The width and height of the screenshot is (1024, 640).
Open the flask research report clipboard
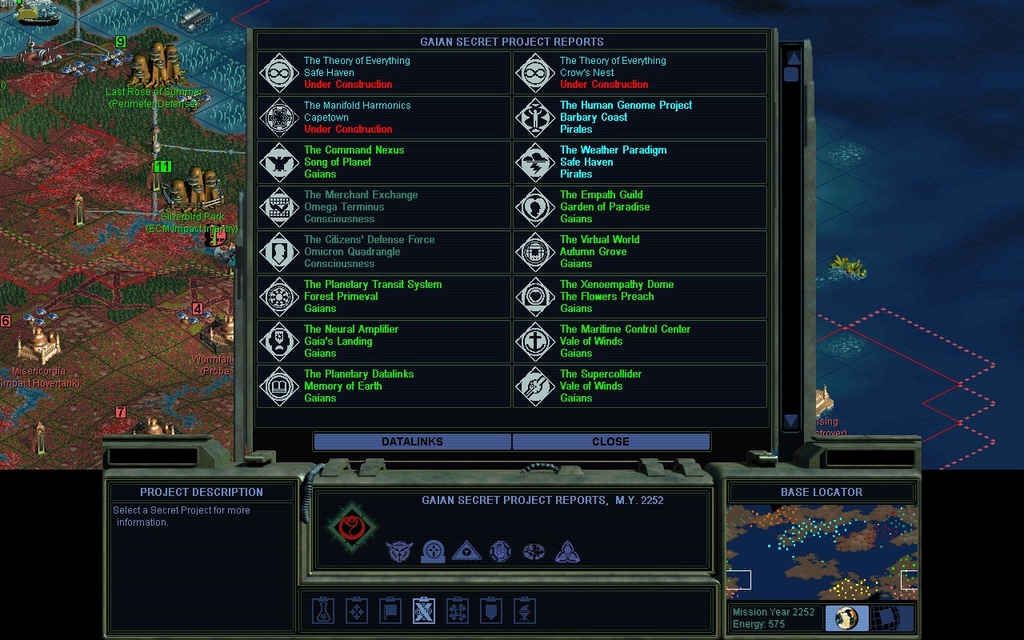323,609
